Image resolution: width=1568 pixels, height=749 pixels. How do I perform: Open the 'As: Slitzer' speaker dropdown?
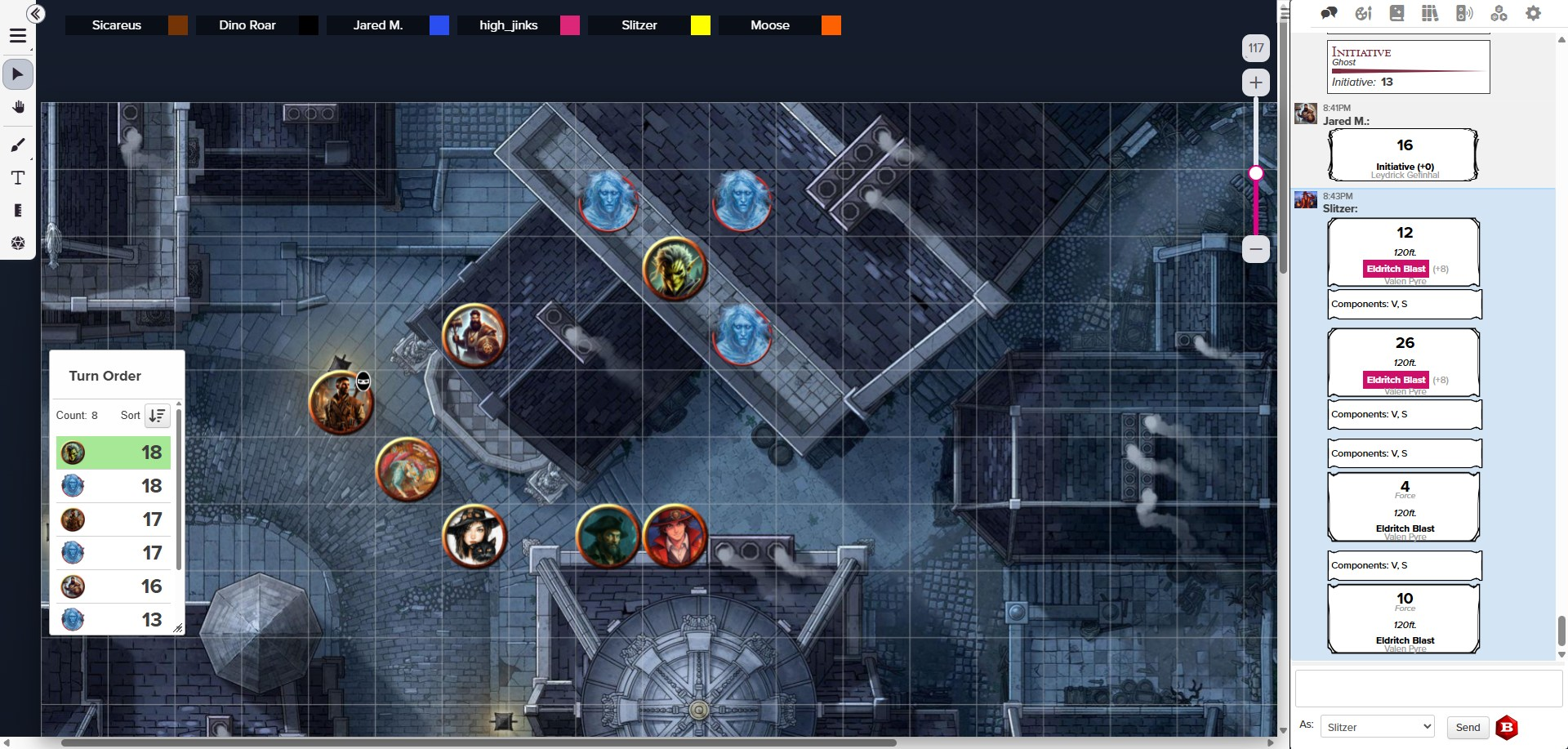pyautogui.click(x=1377, y=727)
